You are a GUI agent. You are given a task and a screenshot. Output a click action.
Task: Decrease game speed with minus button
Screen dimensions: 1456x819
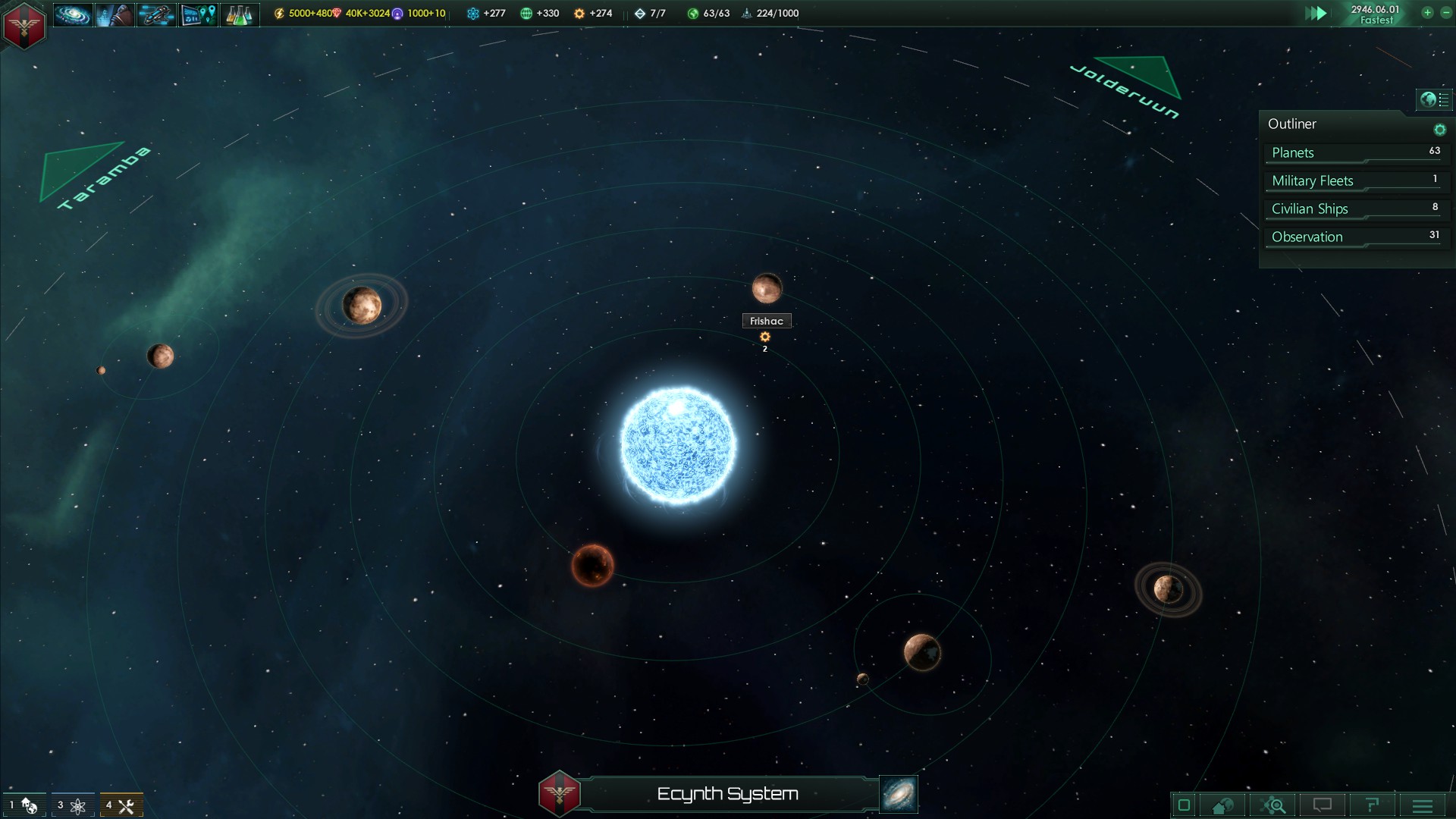click(x=1445, y=13)
